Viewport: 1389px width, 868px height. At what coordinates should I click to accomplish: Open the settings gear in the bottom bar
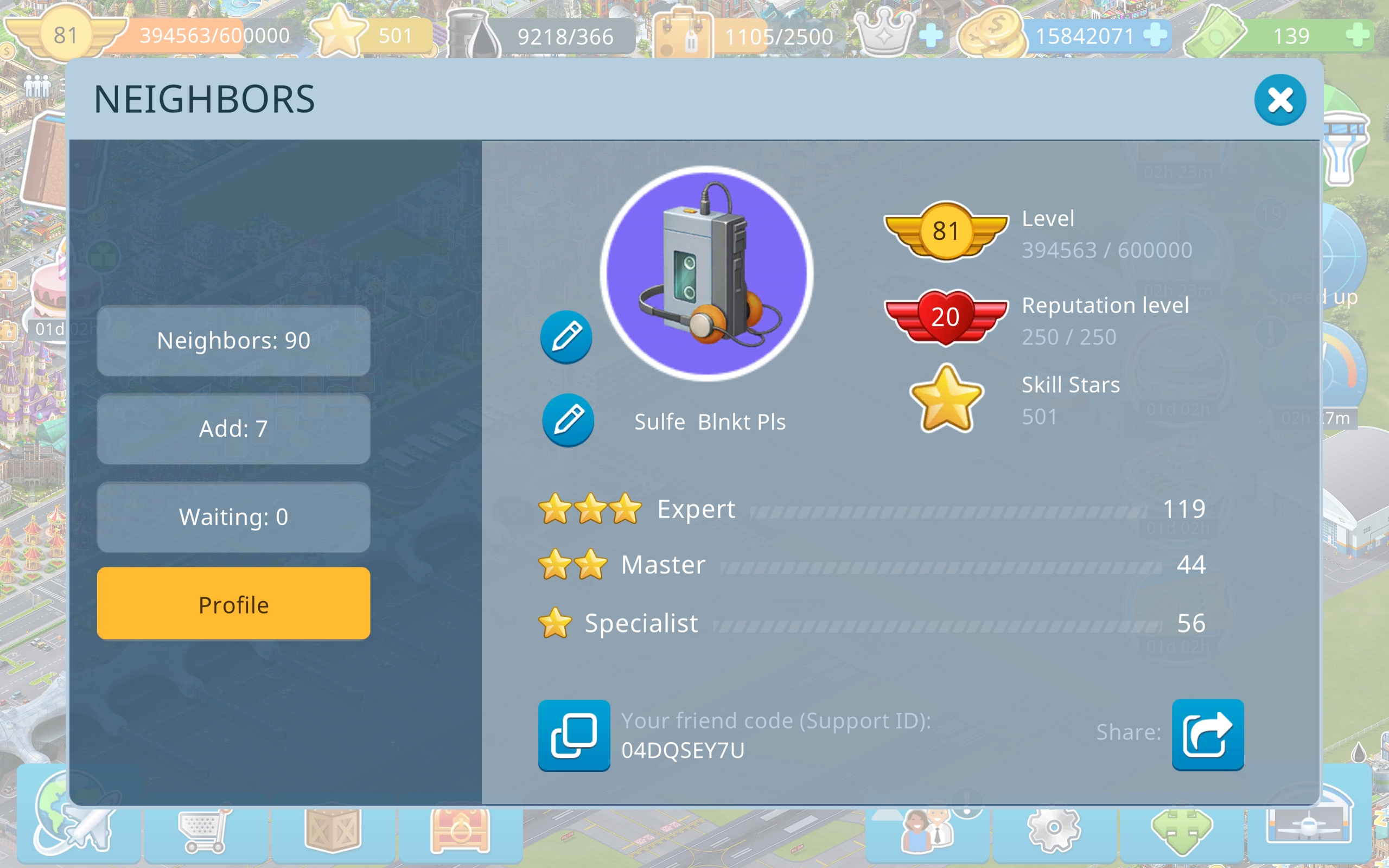[1054, 829]
